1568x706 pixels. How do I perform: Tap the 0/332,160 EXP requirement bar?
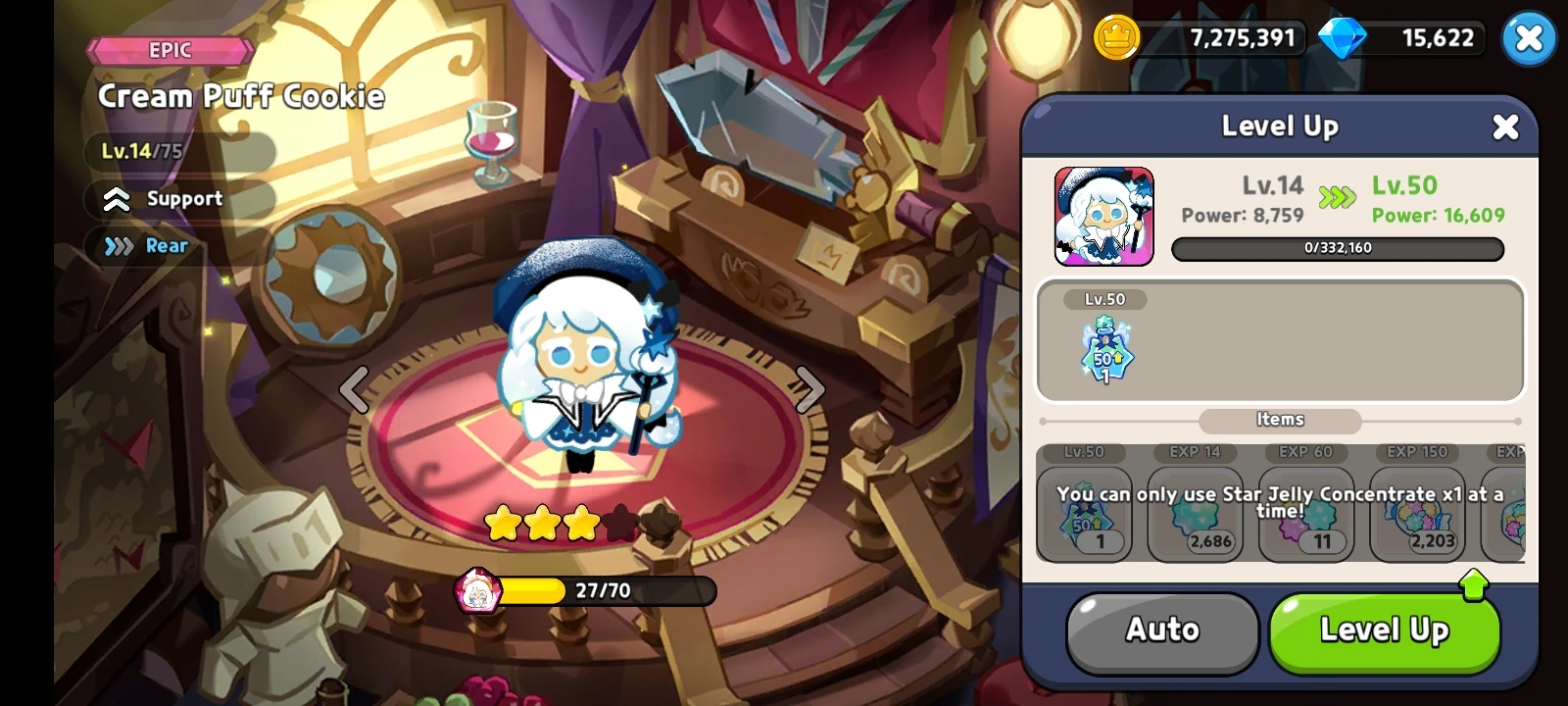pos(1337,249)
